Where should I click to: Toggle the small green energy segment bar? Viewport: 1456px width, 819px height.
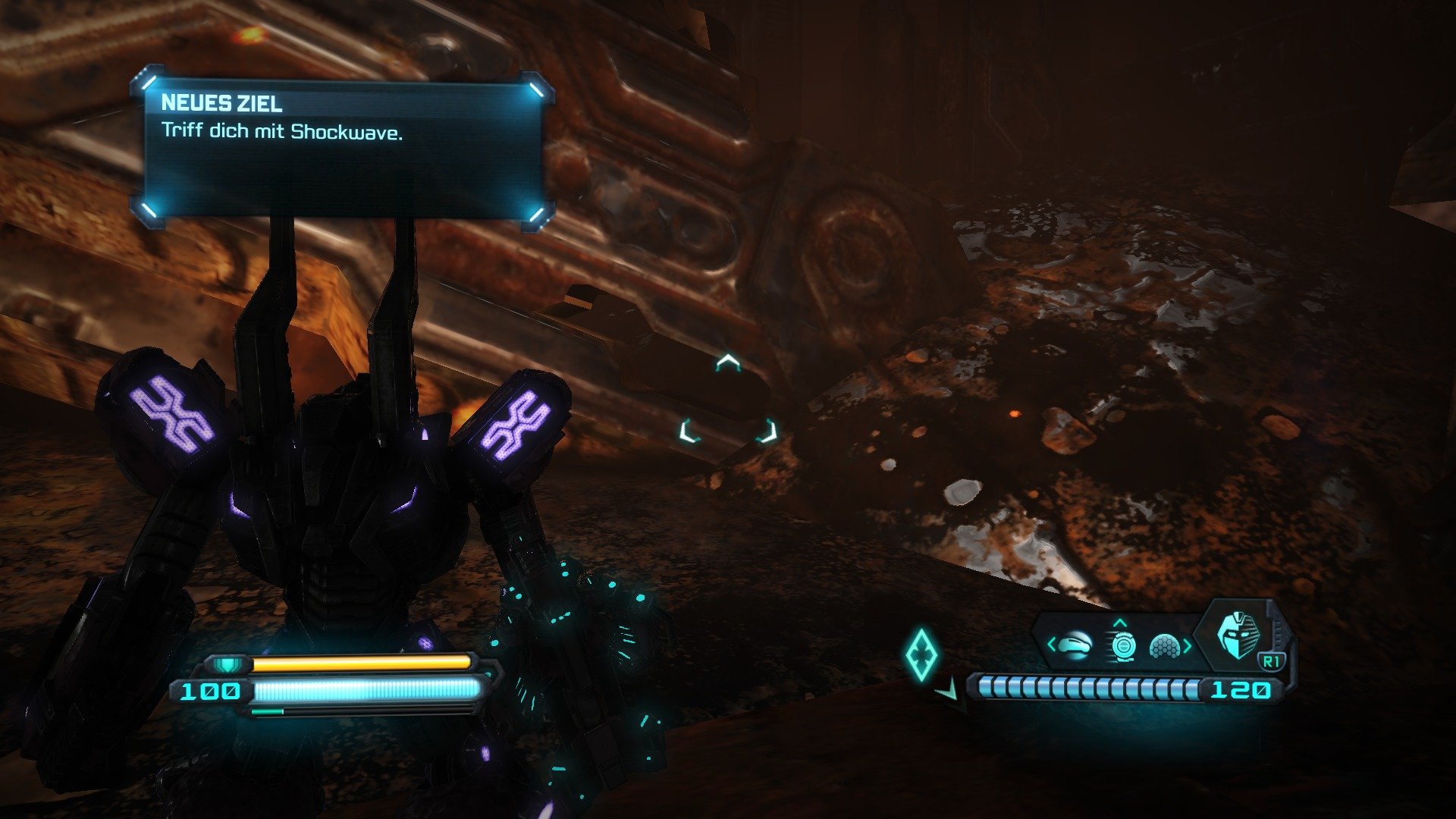pyautogui.click(x=265, y=711)
